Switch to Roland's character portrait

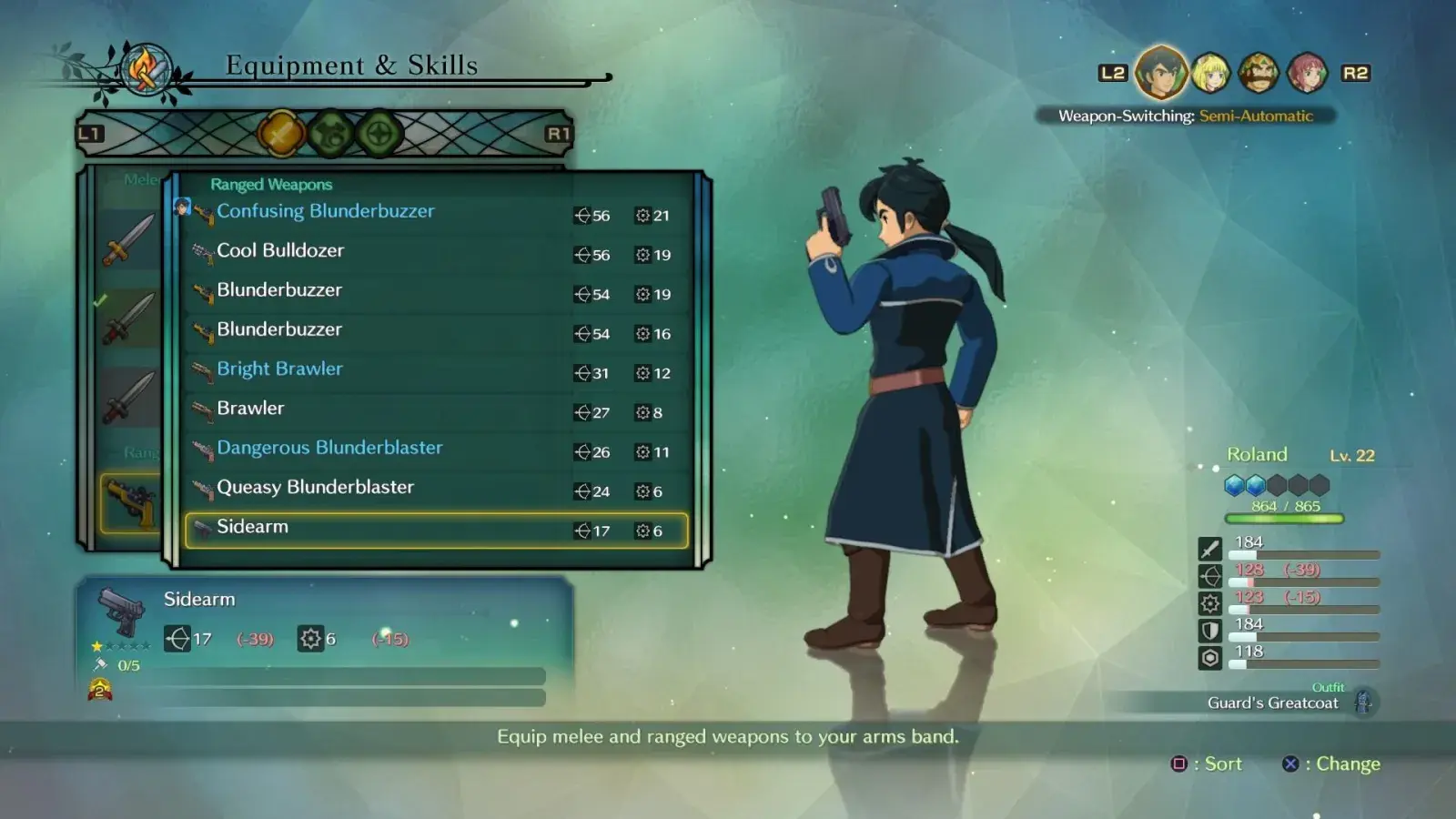pyautogui.click(x=1161, y=73)
